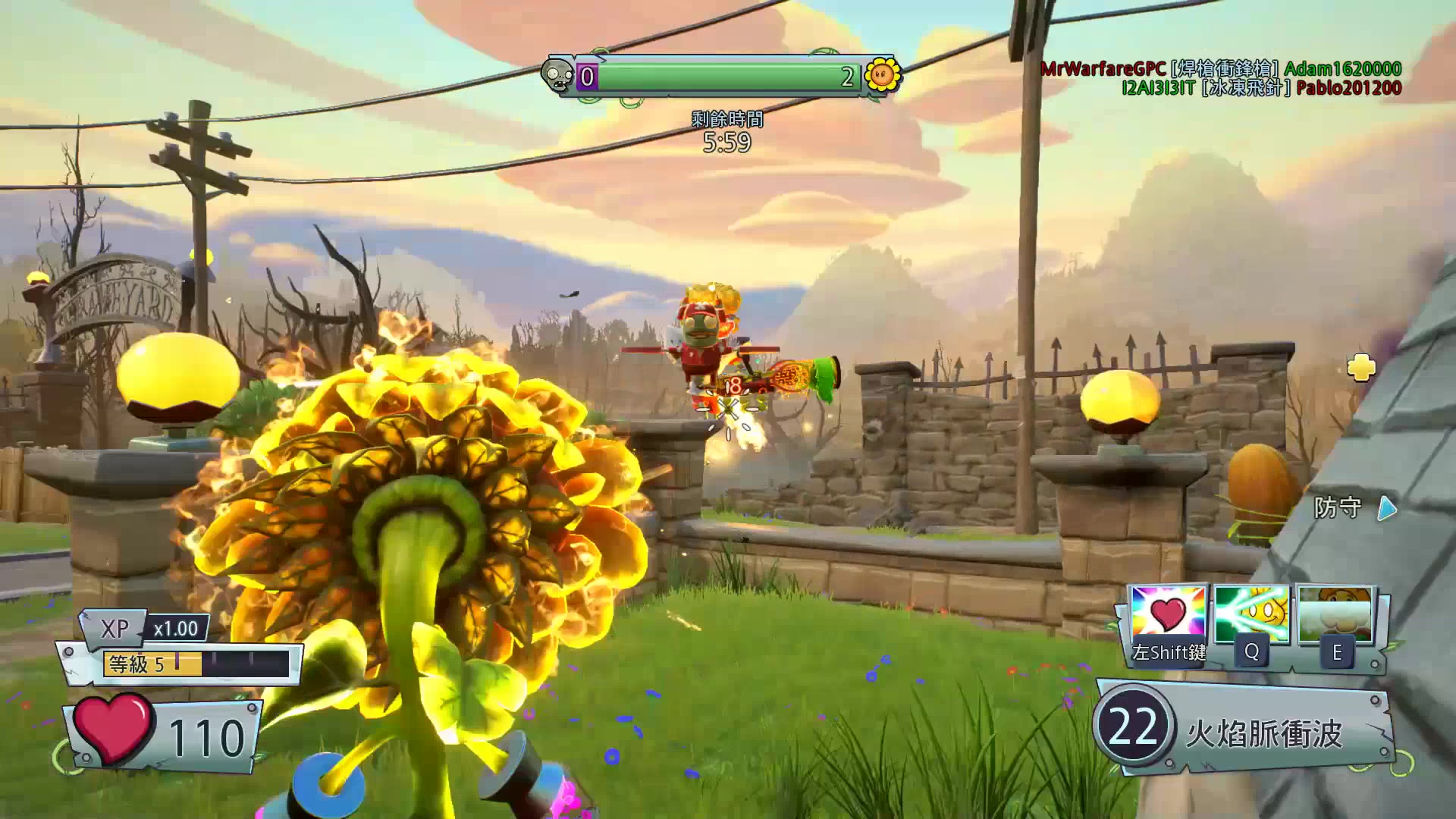Select the blue arrow defend objective marker
This screenshot has width=1456, height=819.
click(1387, 508)
